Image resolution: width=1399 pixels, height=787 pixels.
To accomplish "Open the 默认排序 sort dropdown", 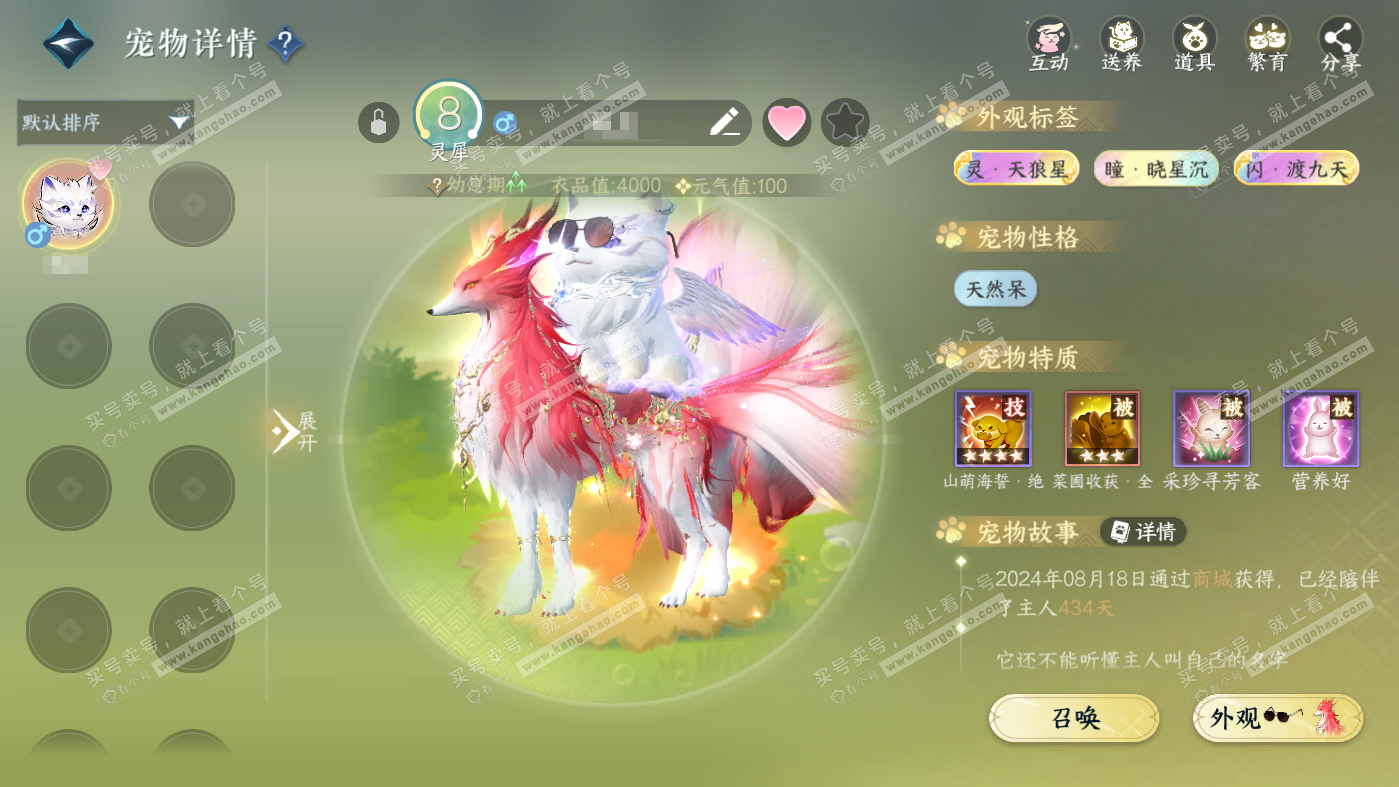I will [x=105, y=123].
